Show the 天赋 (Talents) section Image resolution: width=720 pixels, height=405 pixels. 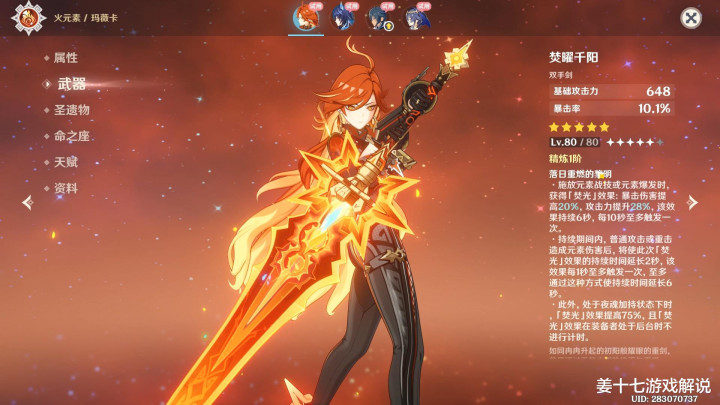tap(64, 162)
